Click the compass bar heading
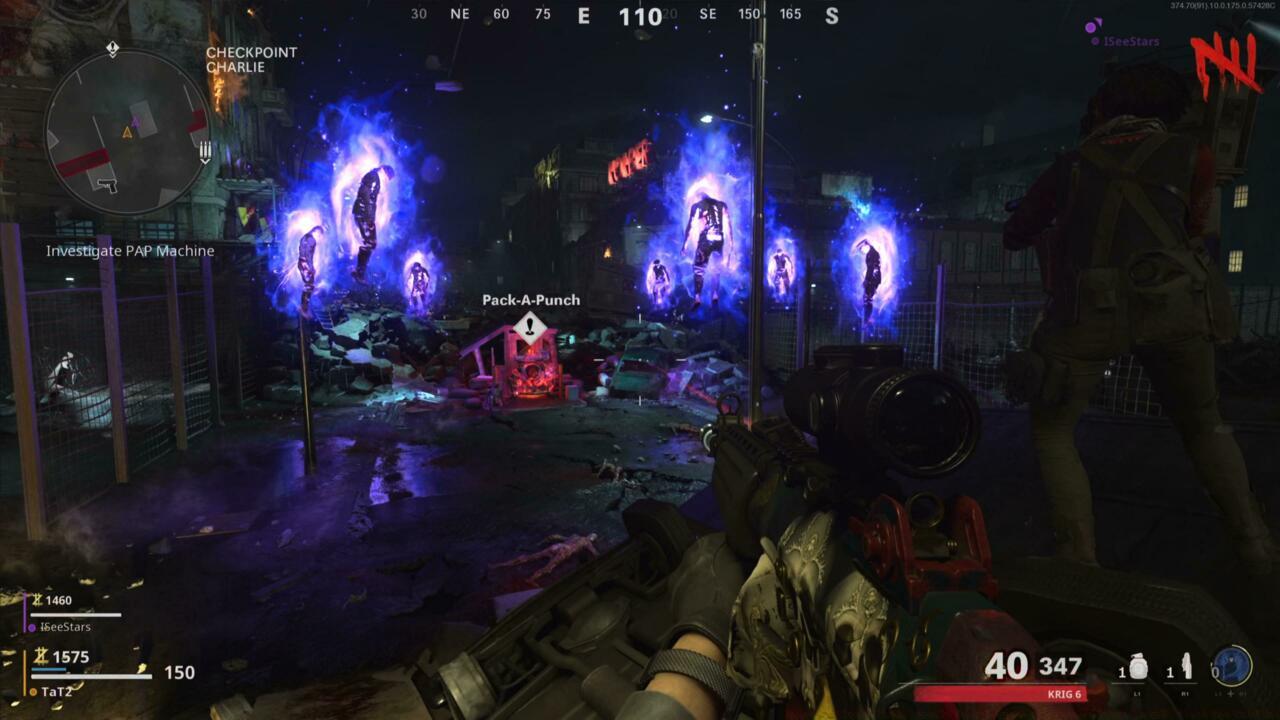The height and width of the screenshot is (720, 1280). [639, 16]
